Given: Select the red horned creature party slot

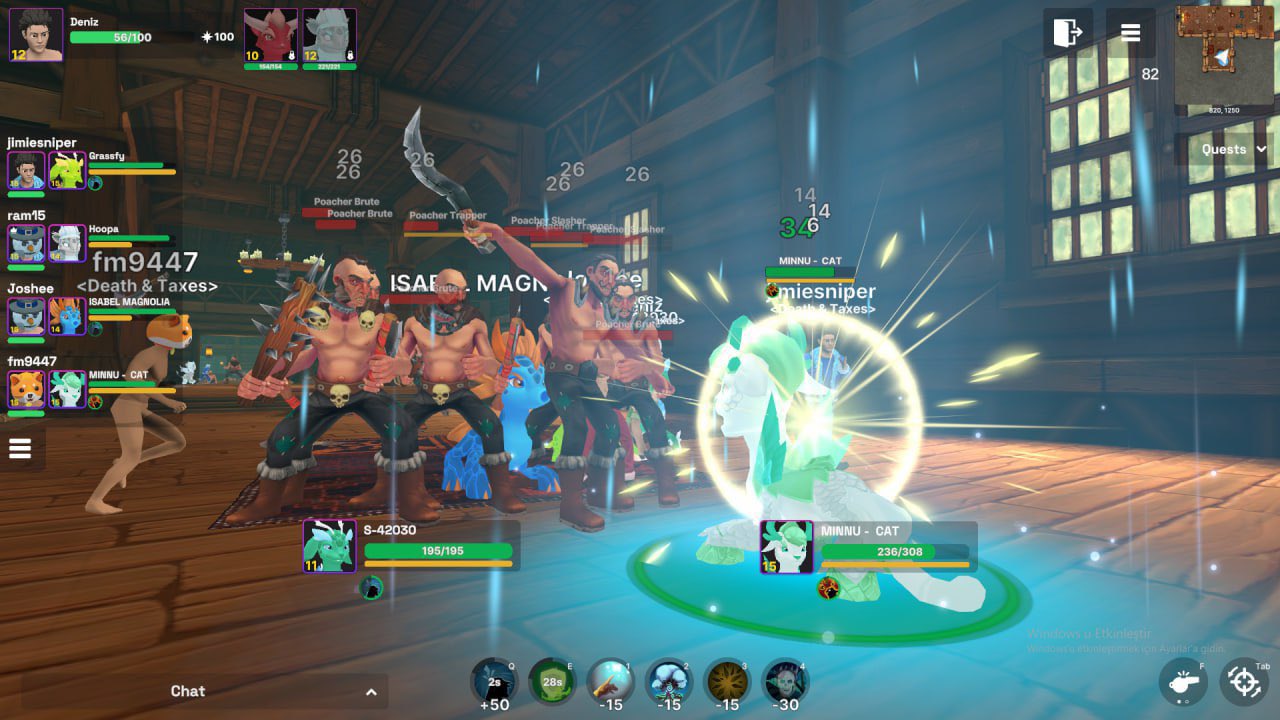Looking at the screenshot, I should click(271, 36).
